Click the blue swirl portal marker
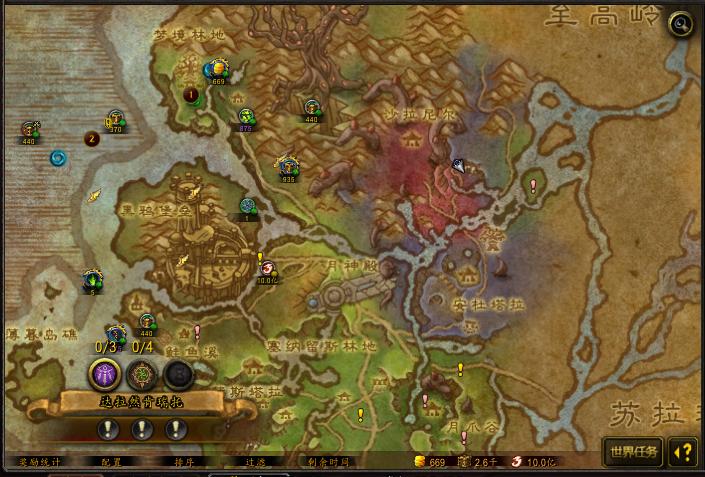The height and width of the screenshot is (477, 705). click(58, 158)
